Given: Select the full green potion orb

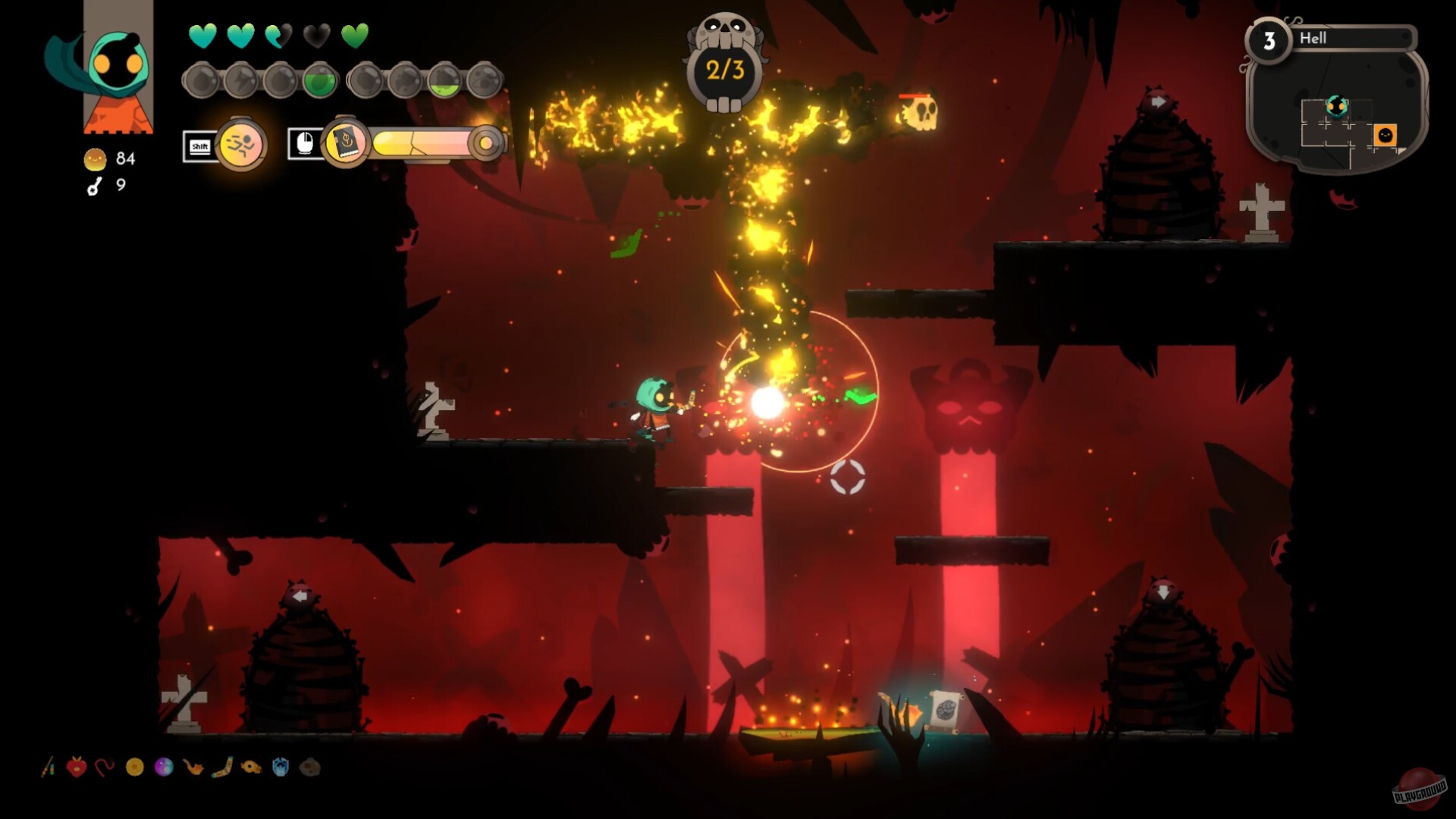Looking at the screenshot, I should point(319,81).
